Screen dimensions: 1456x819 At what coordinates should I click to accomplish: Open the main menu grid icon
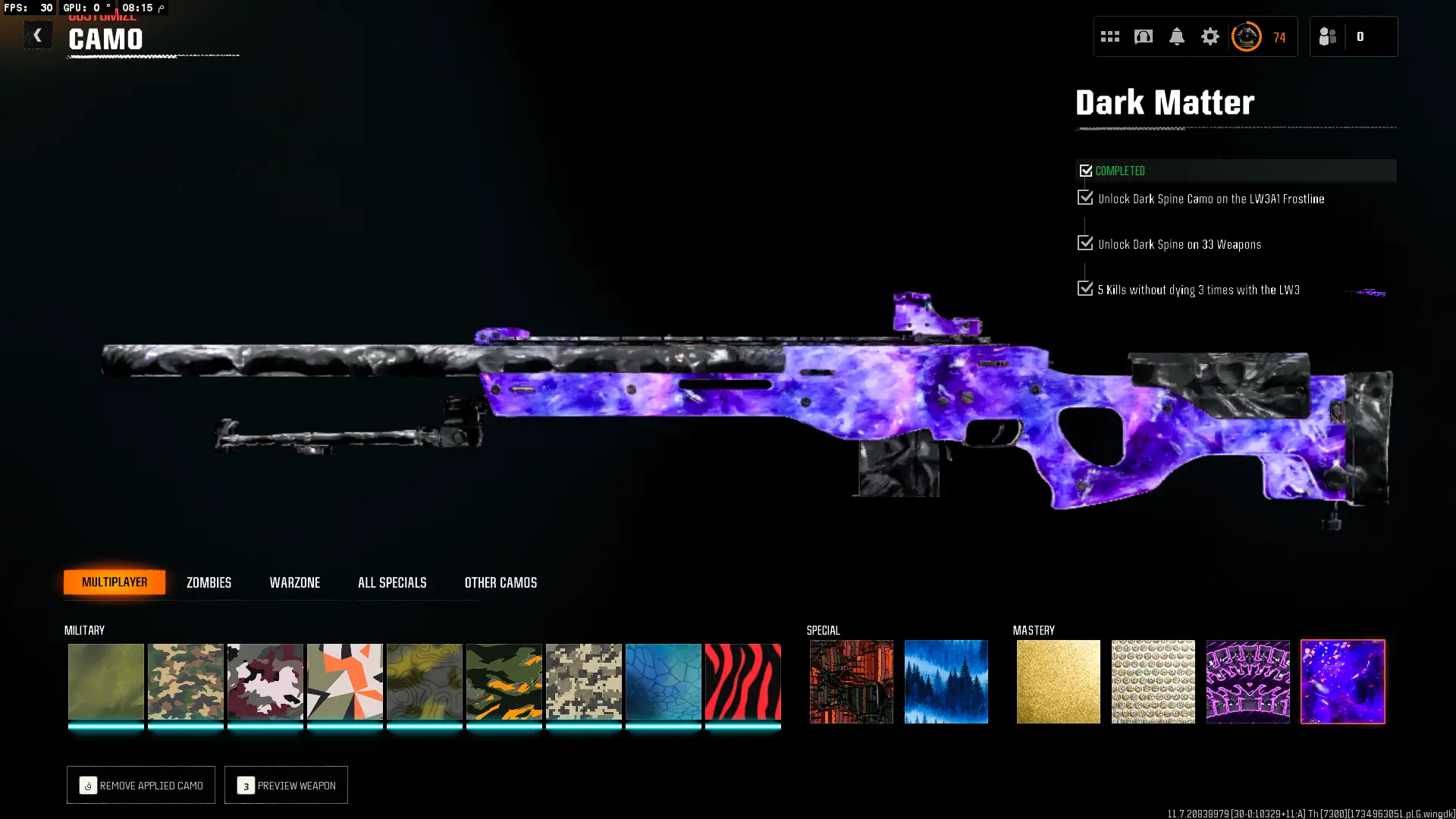click(x=1109, y=36)
